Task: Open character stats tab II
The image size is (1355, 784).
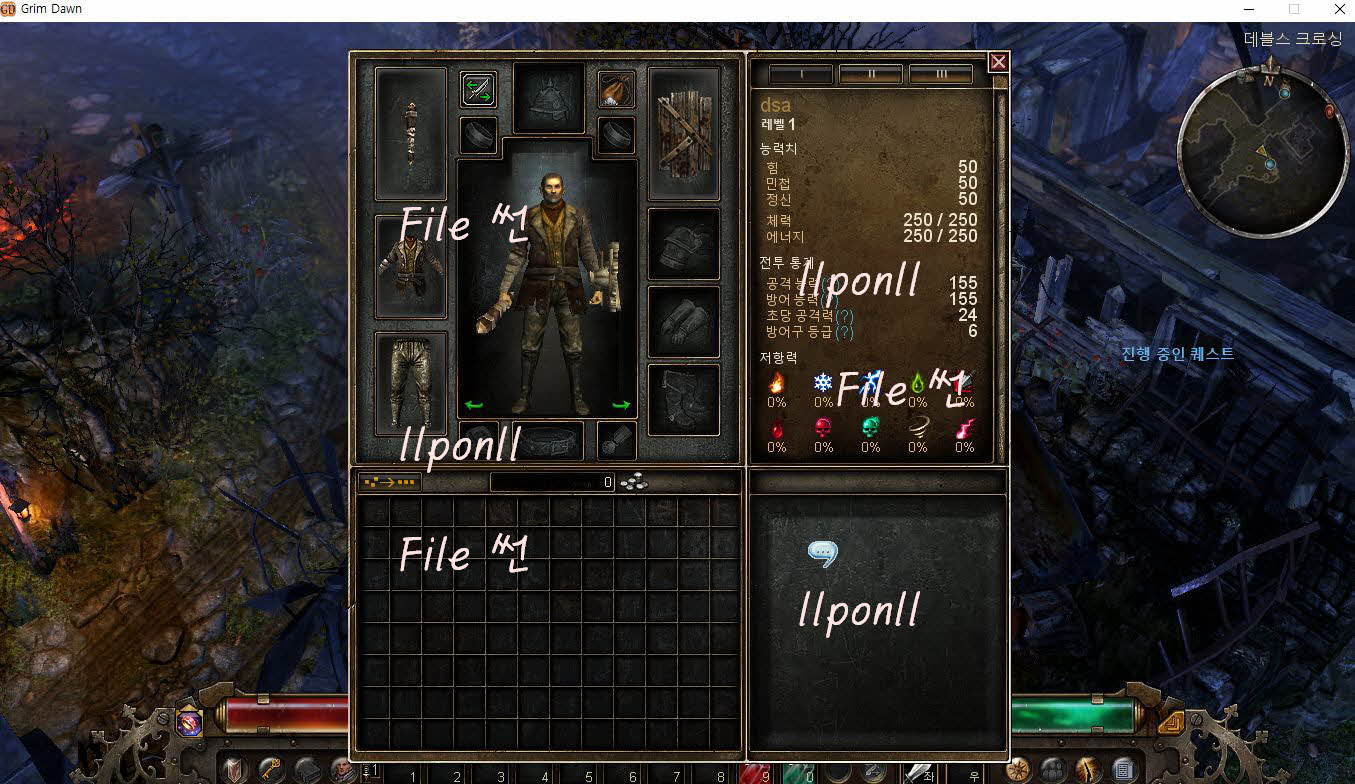Action: pyautogui.click(x=870, y=75)
